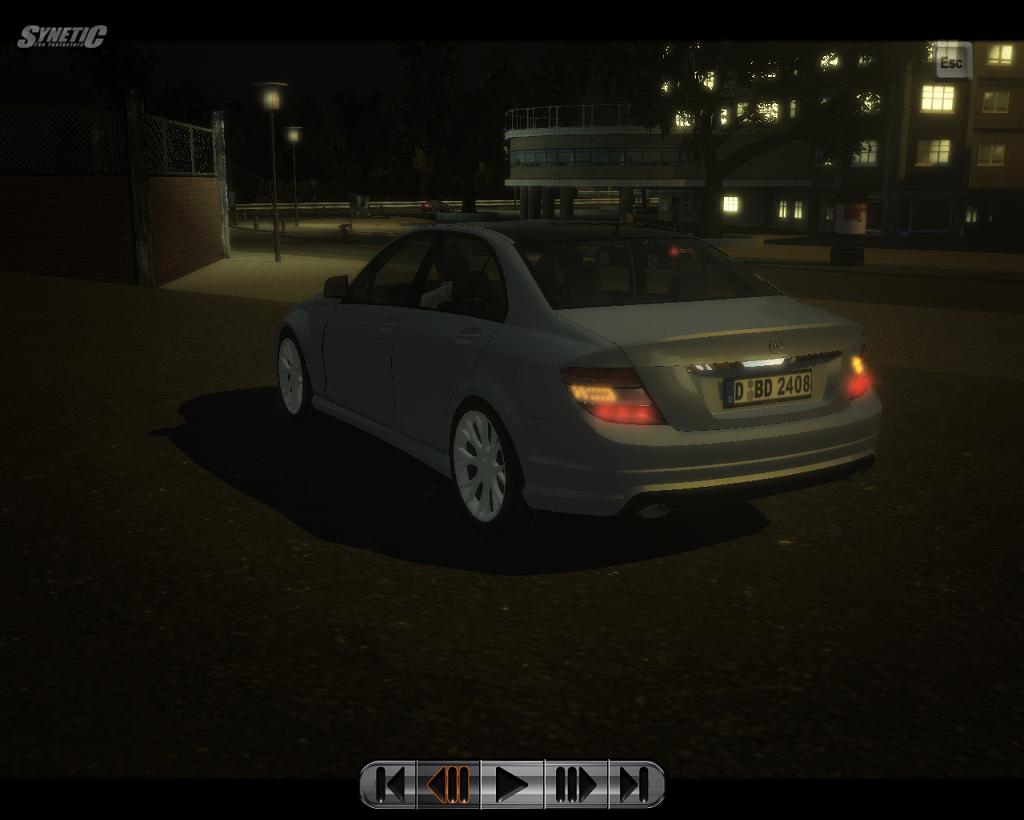Skip to the end of the replay

[634, 785]
